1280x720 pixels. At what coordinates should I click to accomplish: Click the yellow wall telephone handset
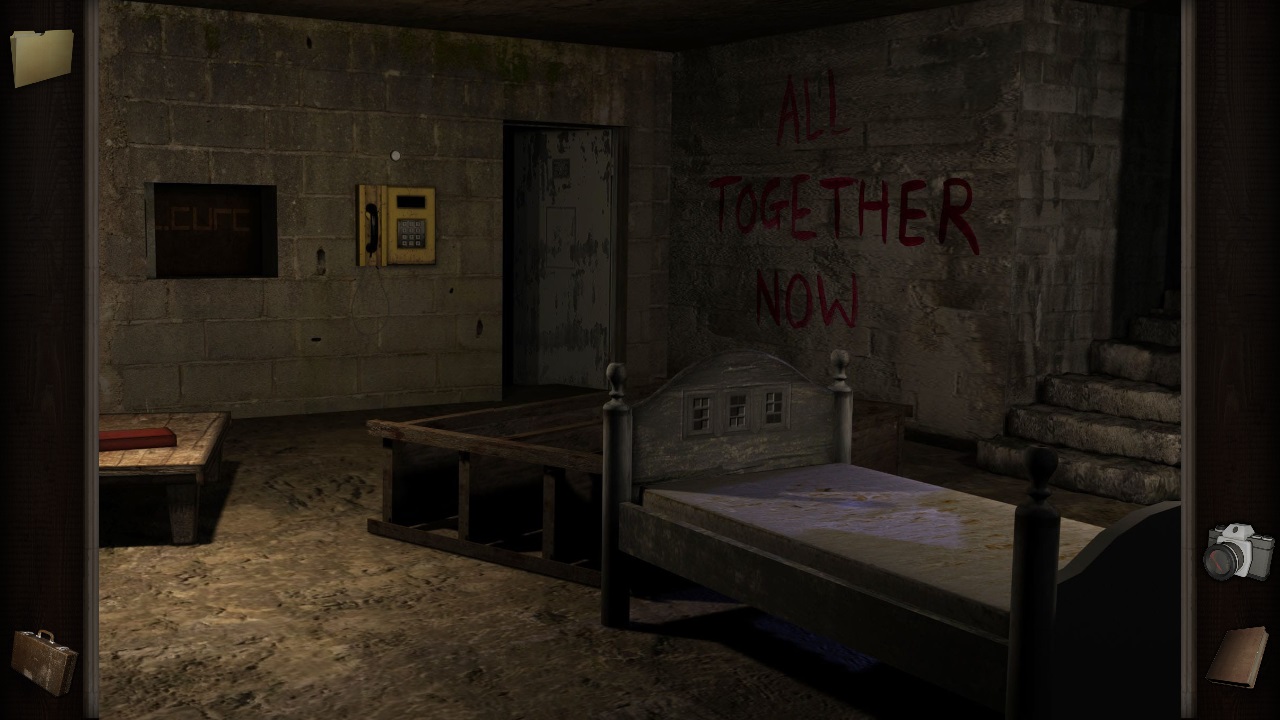370,230
